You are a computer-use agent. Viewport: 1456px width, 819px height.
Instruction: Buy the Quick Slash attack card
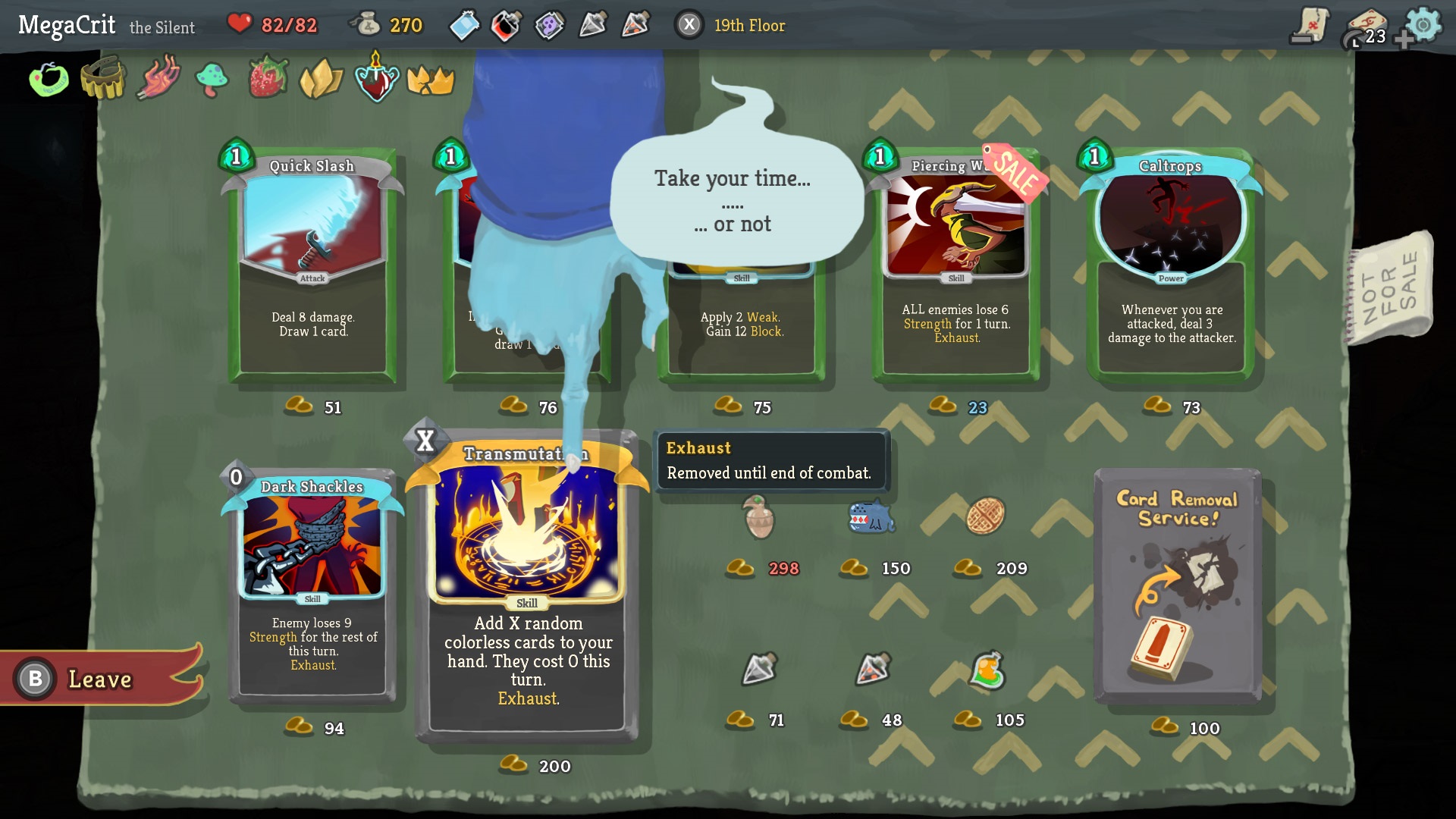click(312, 265)
